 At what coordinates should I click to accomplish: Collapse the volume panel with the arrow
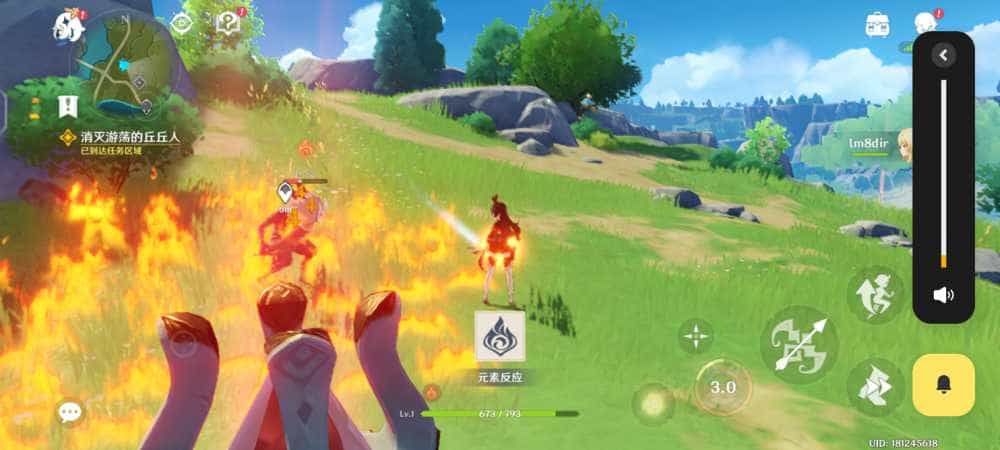point(943,55)
